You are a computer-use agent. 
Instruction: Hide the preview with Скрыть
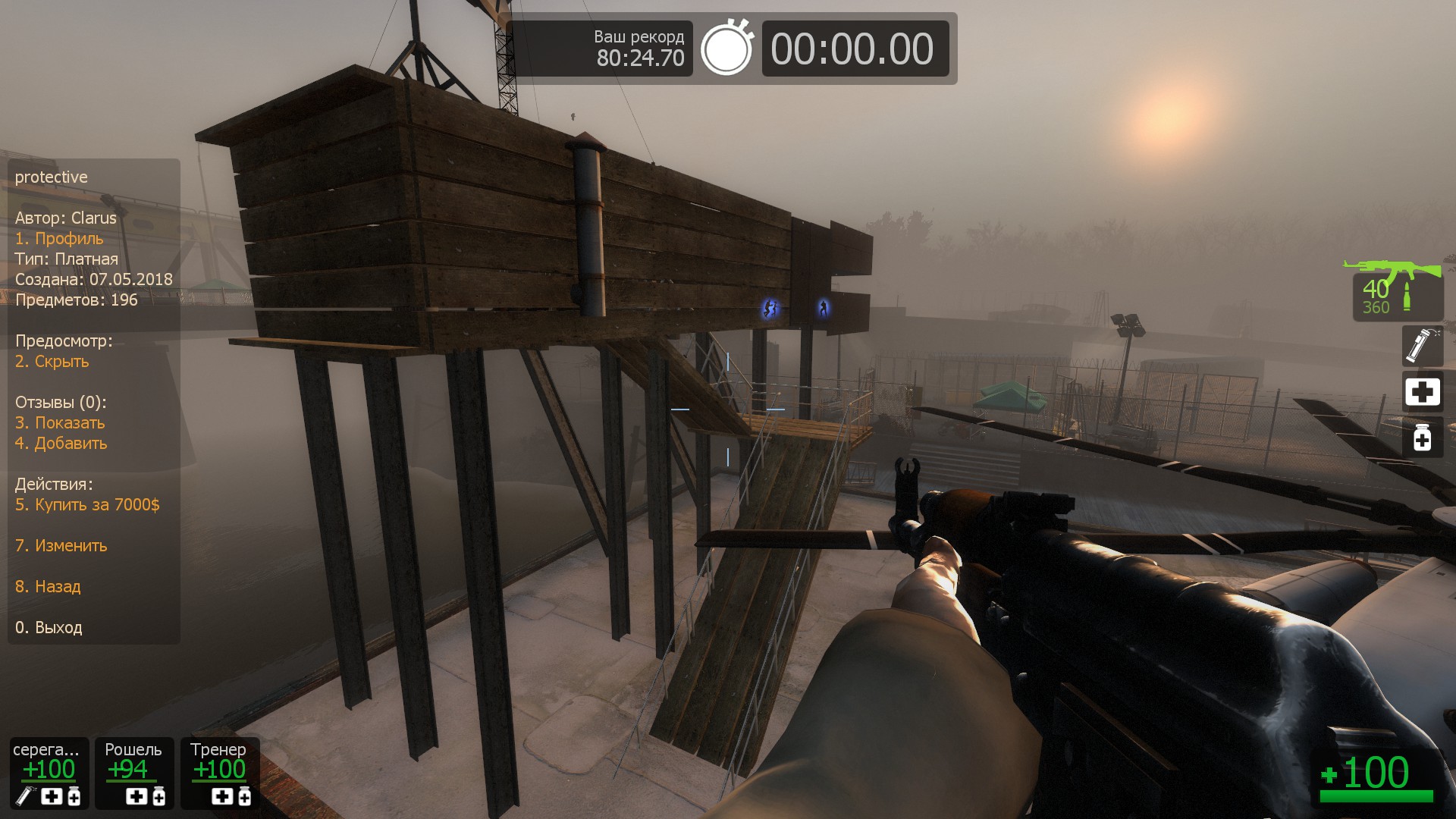coord(52,362)
